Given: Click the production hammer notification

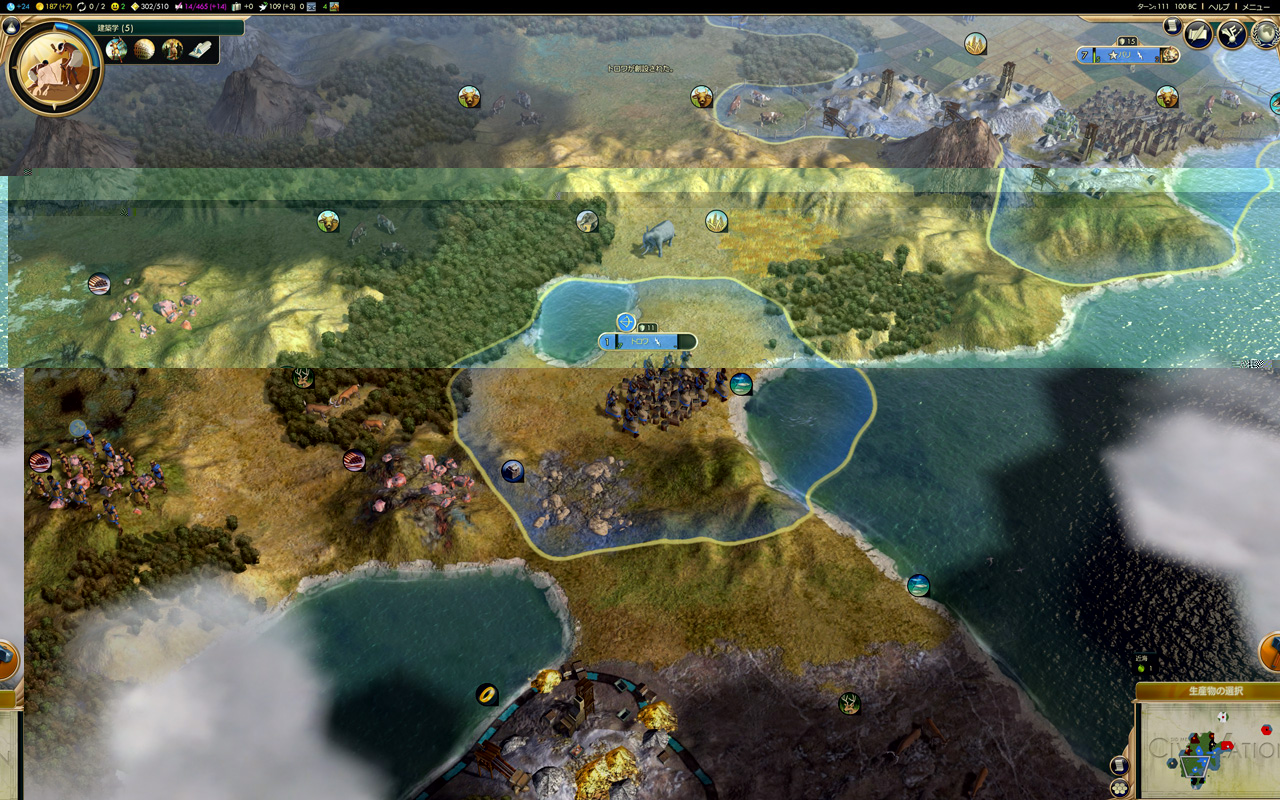Looking at the screenshot, I should (x=1271, y=652).
